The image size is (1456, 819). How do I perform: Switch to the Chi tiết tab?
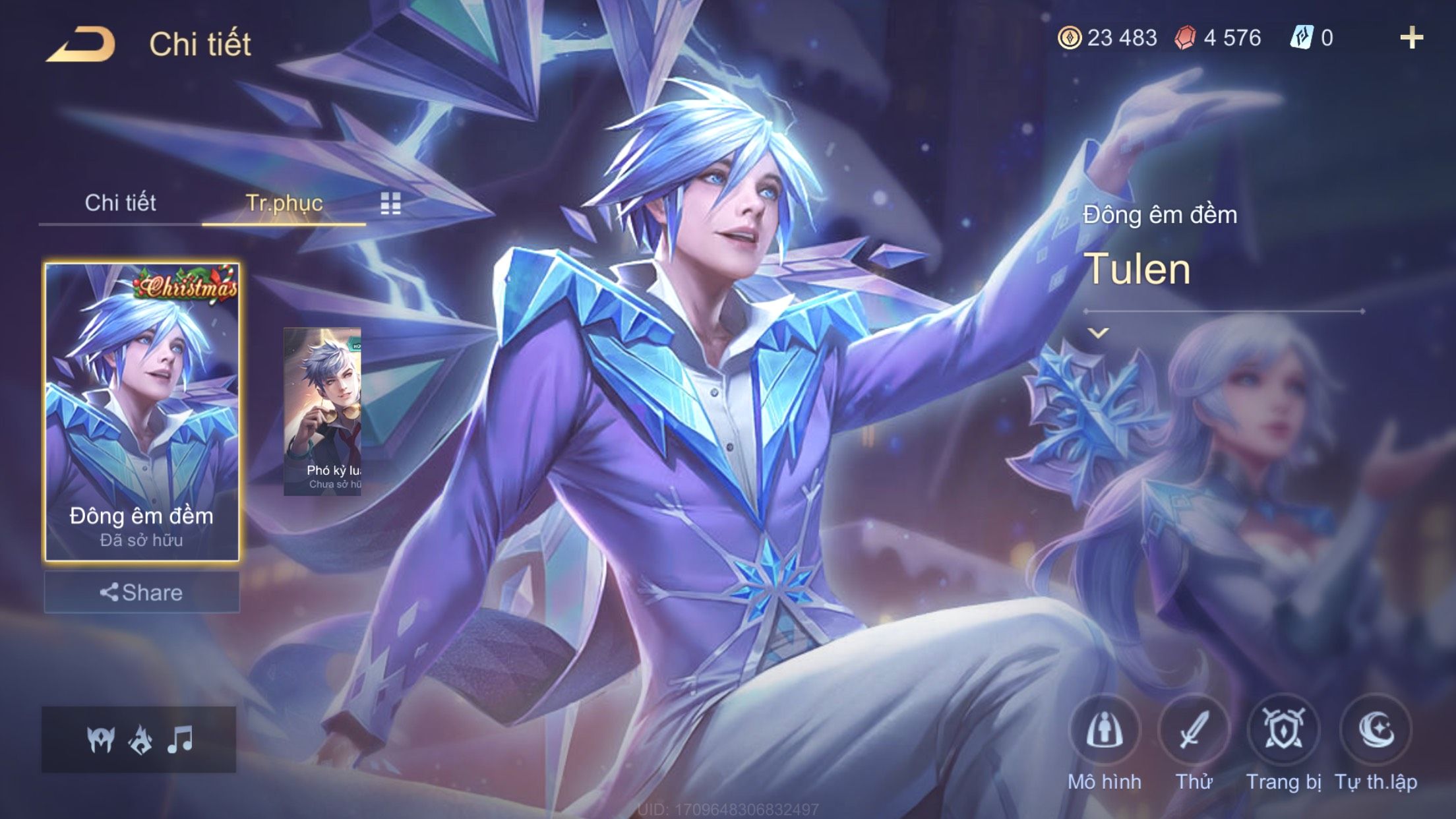pyautogui.click(x=120, y=203)
